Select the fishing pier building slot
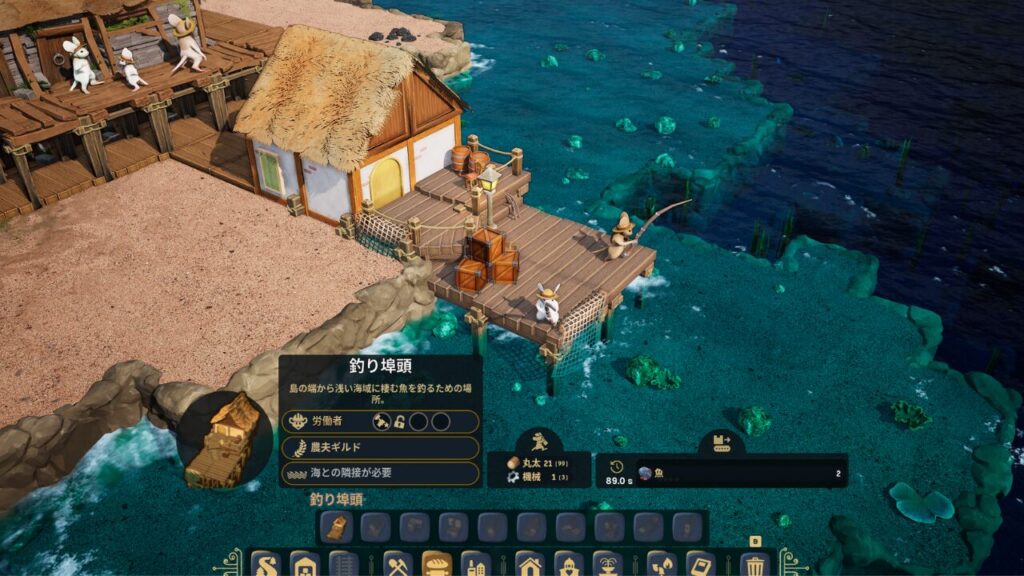This screenshot has width=1024, height=576. [339, 527]
